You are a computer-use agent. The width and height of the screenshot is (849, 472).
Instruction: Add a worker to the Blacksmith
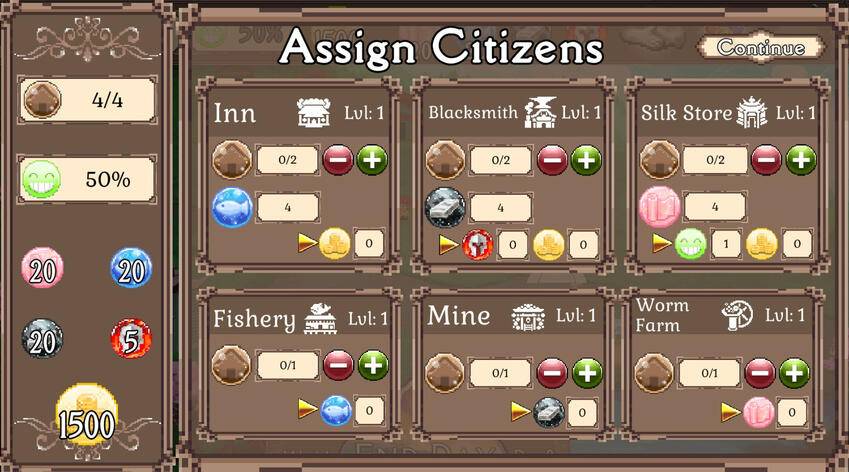tap(586, 159)
